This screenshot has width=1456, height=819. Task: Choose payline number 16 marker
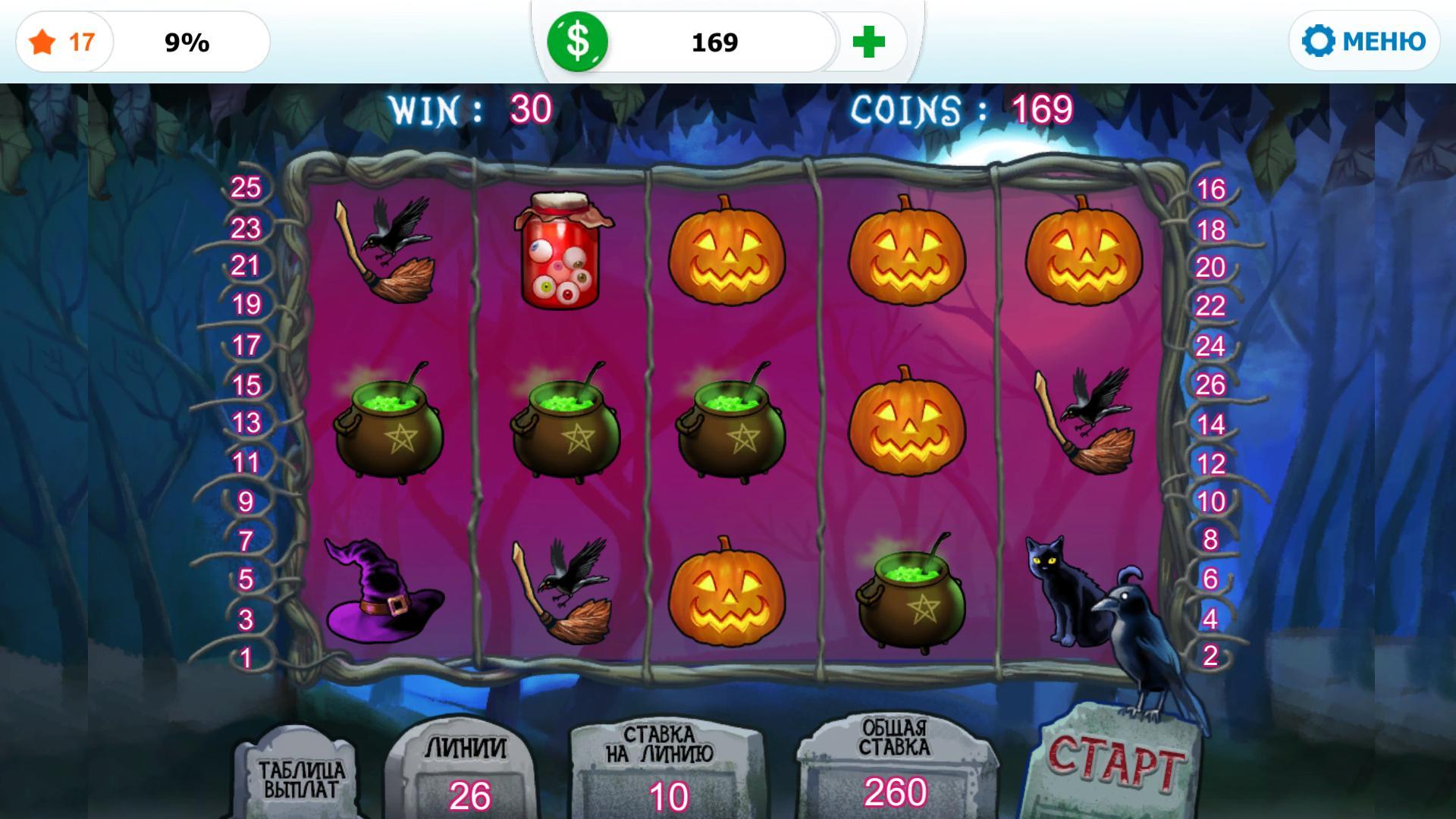pyautogui.click(x=1210, y=189)
